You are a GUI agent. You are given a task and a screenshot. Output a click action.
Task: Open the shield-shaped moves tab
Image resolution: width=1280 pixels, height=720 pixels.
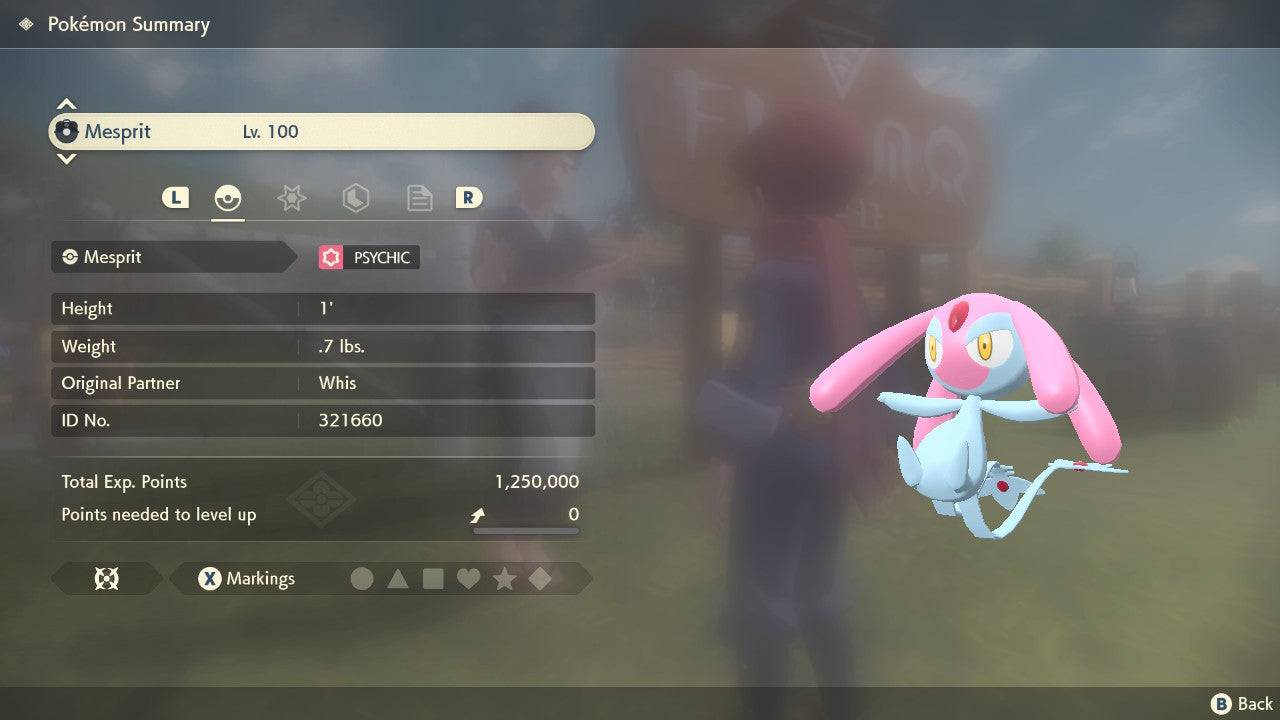click(x=355, y=198)
